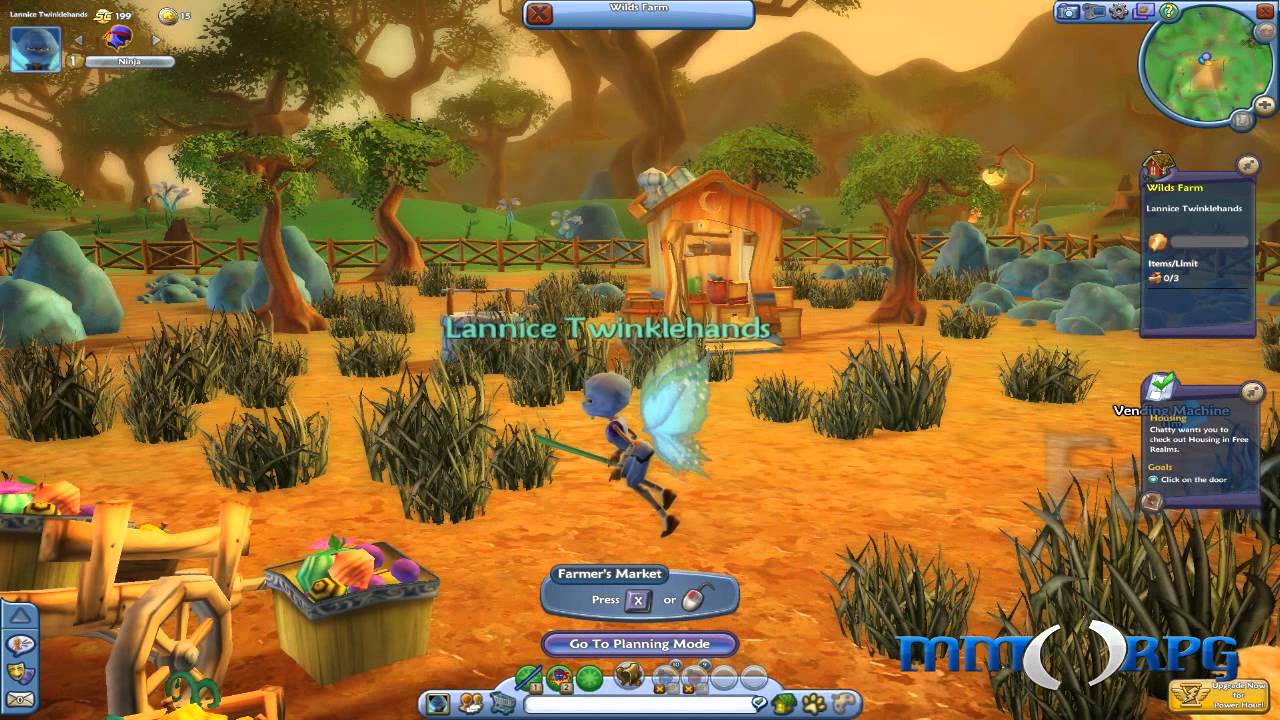Screen dimensions: 1280x720
Task: Expand the Housing quest tracker panel
Action: [x=1250, y=389]
